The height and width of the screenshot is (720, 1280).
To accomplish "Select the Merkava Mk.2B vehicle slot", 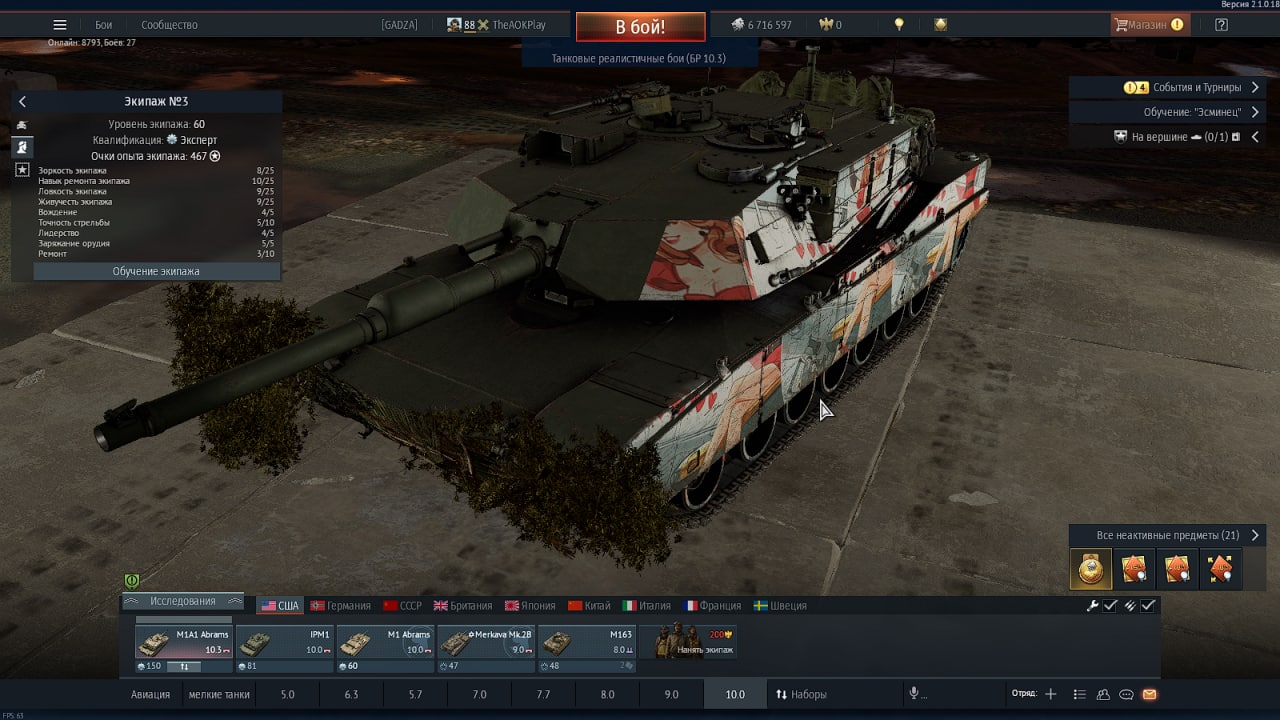I will click(x=486, y=643).
